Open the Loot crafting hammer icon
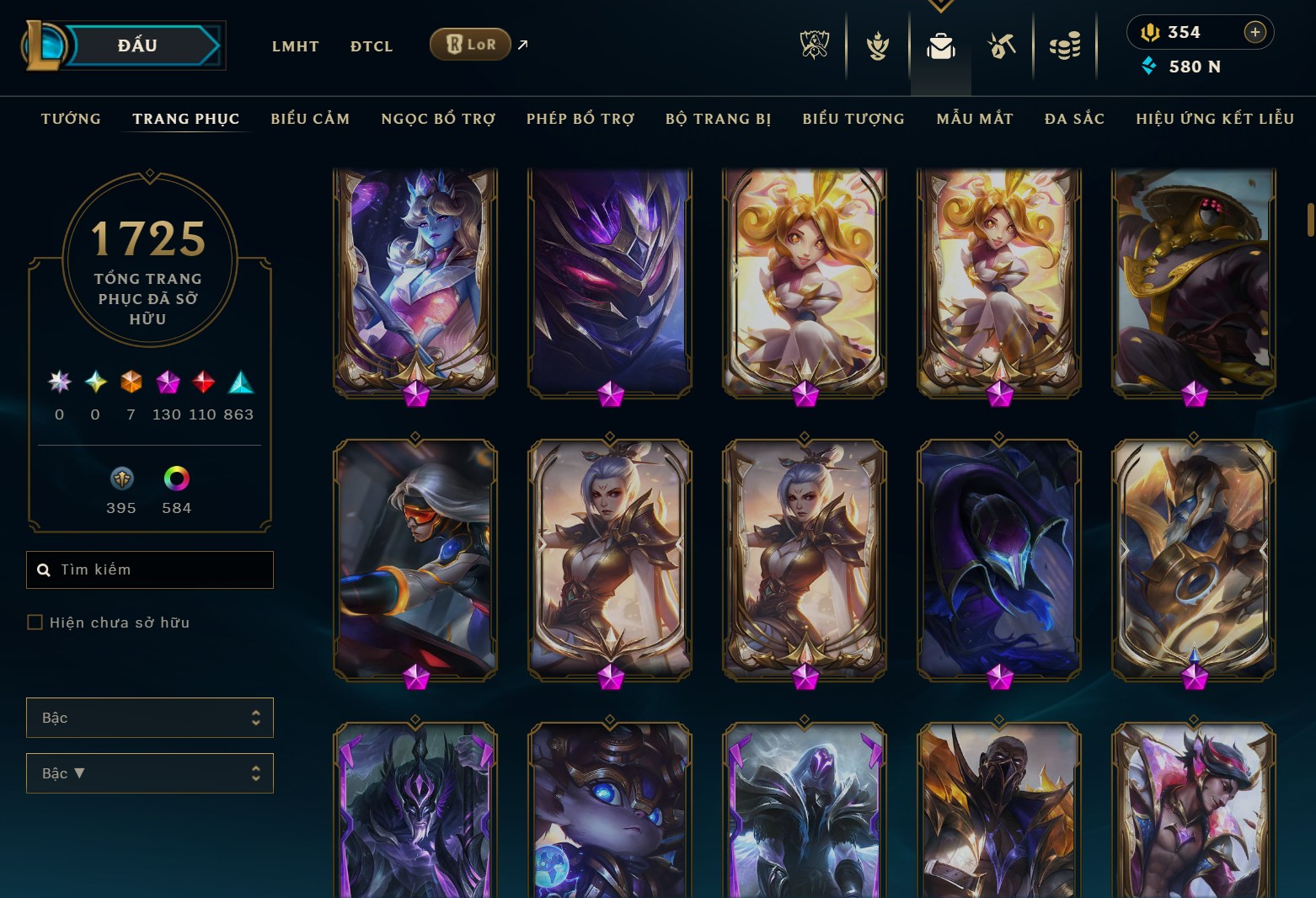1316x898 pixels. pos(1003,46)
